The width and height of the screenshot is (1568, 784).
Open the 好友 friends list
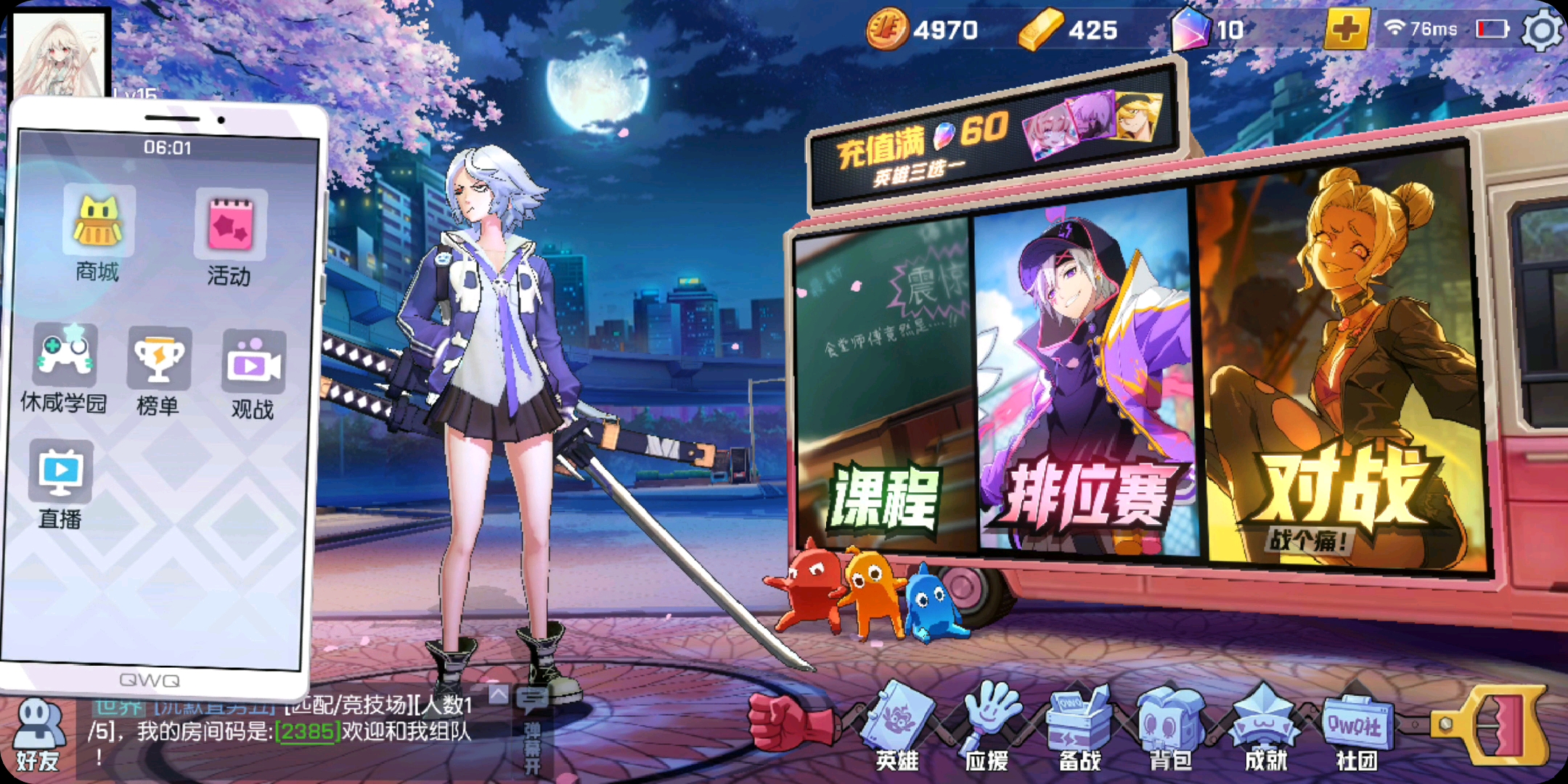[38, 733]
